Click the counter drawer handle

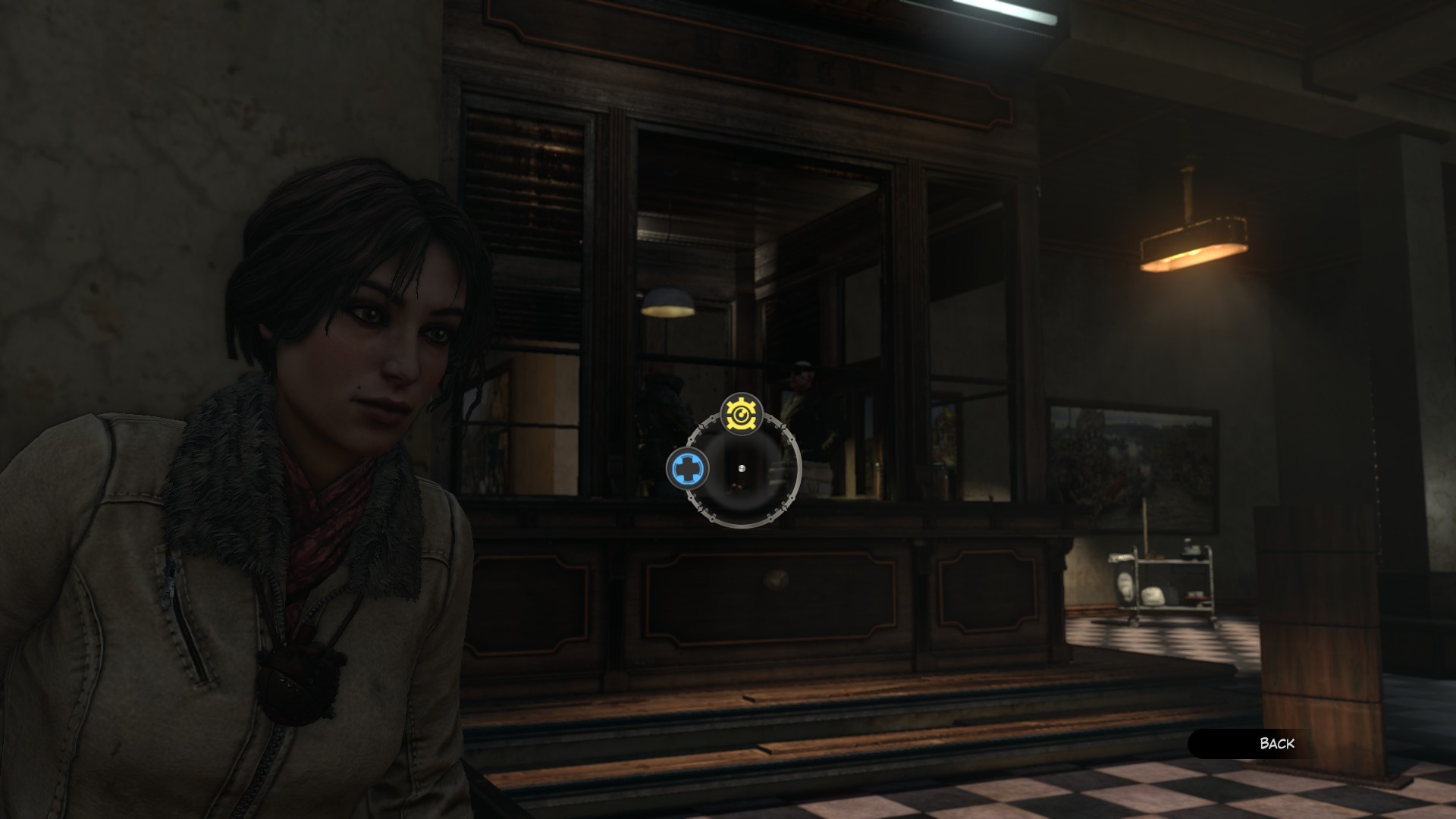(777, 579)
